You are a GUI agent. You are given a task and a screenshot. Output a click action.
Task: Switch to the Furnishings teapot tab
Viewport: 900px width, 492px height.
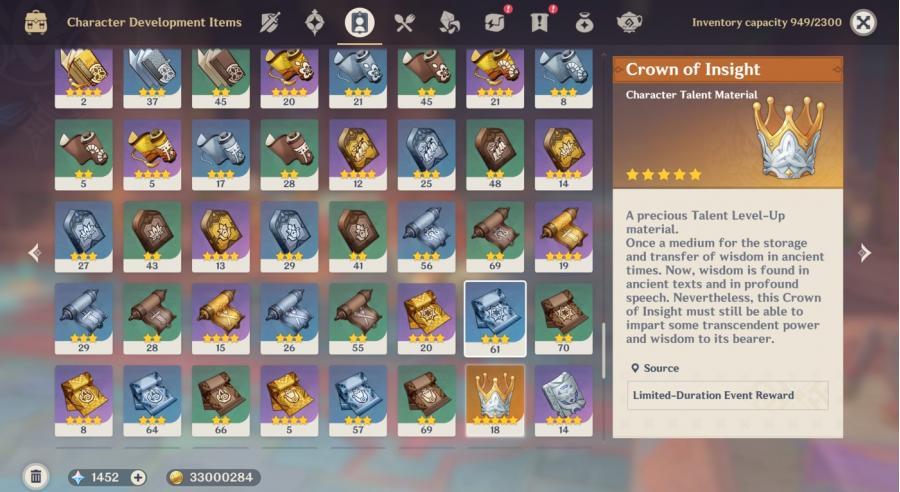coord(629,22)
